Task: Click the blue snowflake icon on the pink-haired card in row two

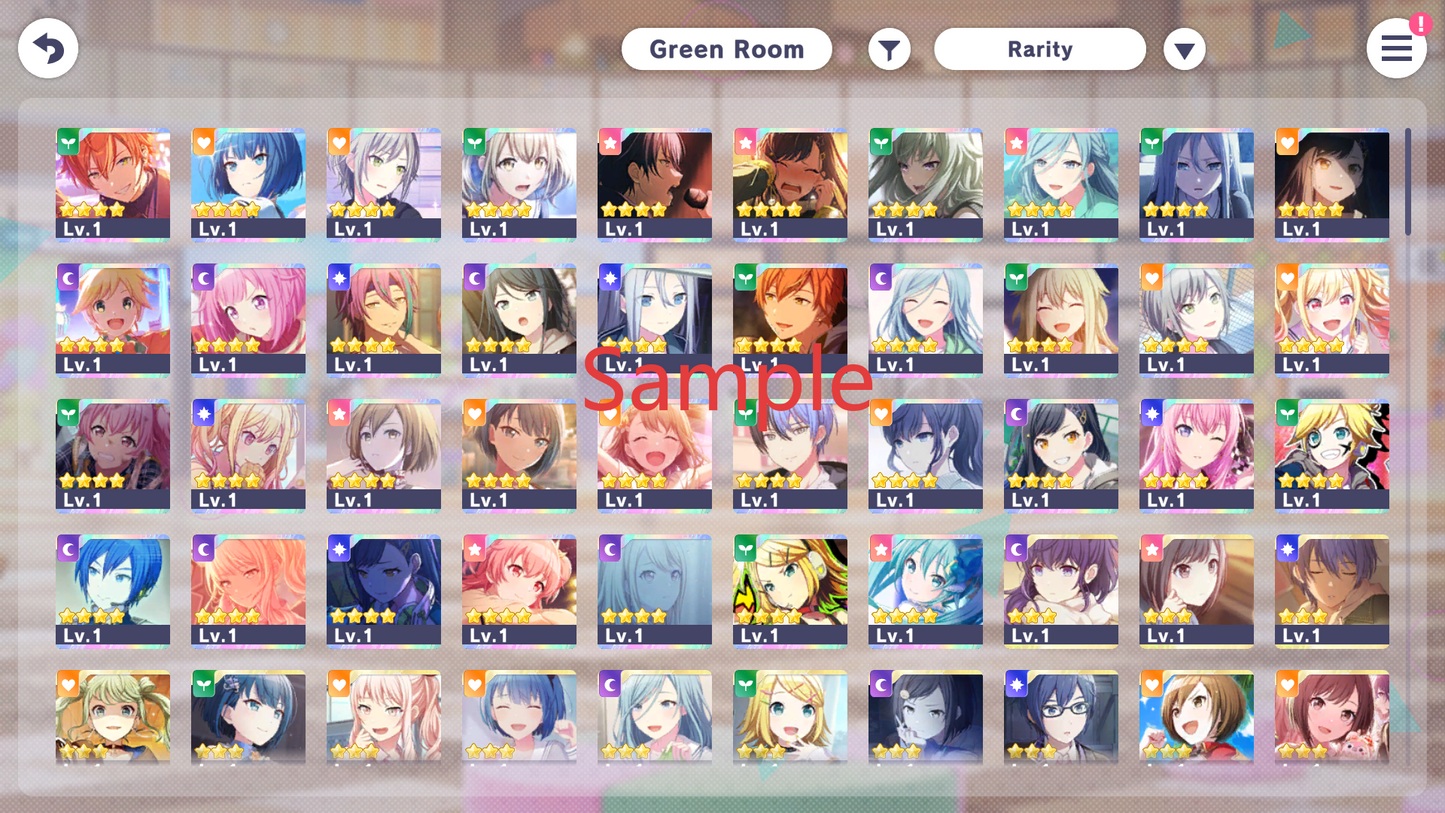Action: coord(338,277)
